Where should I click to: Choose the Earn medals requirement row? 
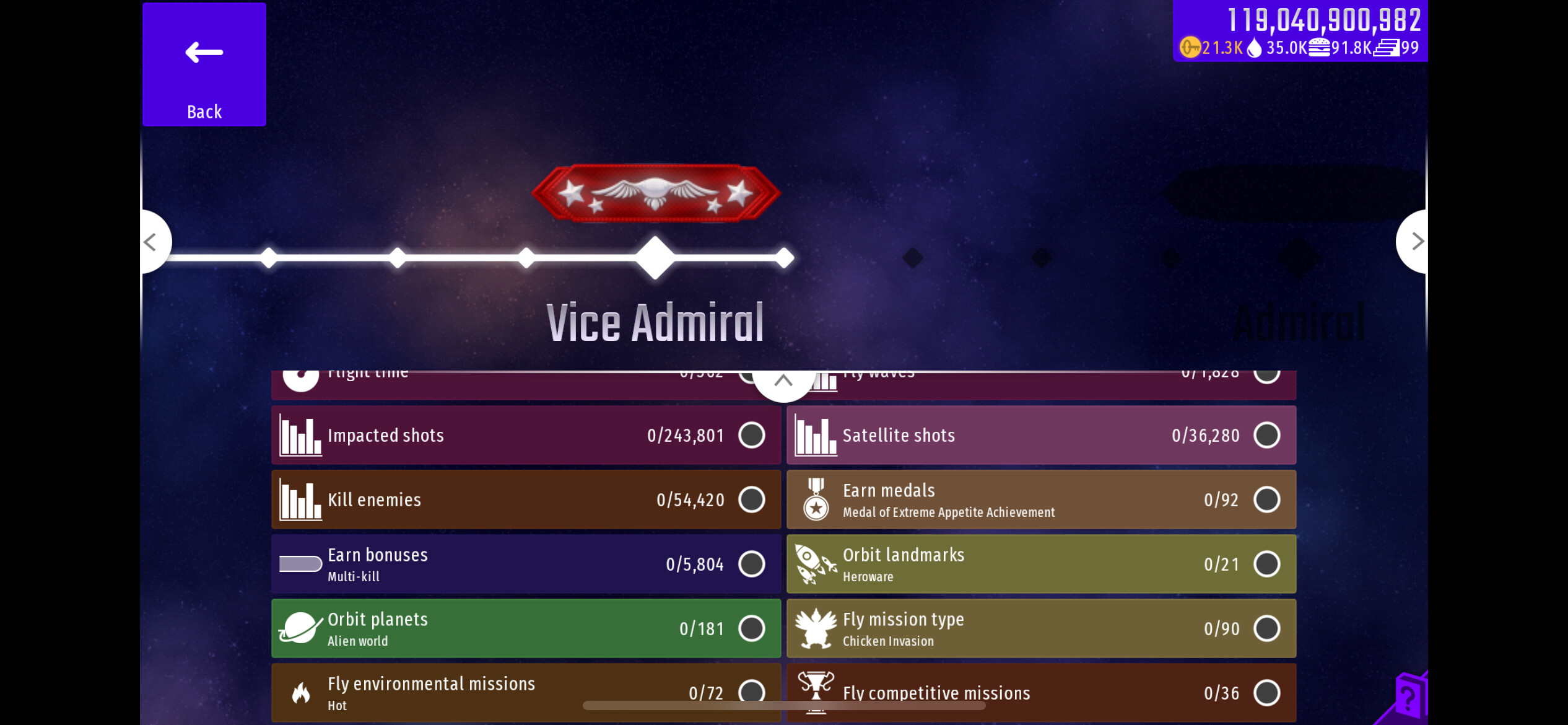coord(1040,499)
